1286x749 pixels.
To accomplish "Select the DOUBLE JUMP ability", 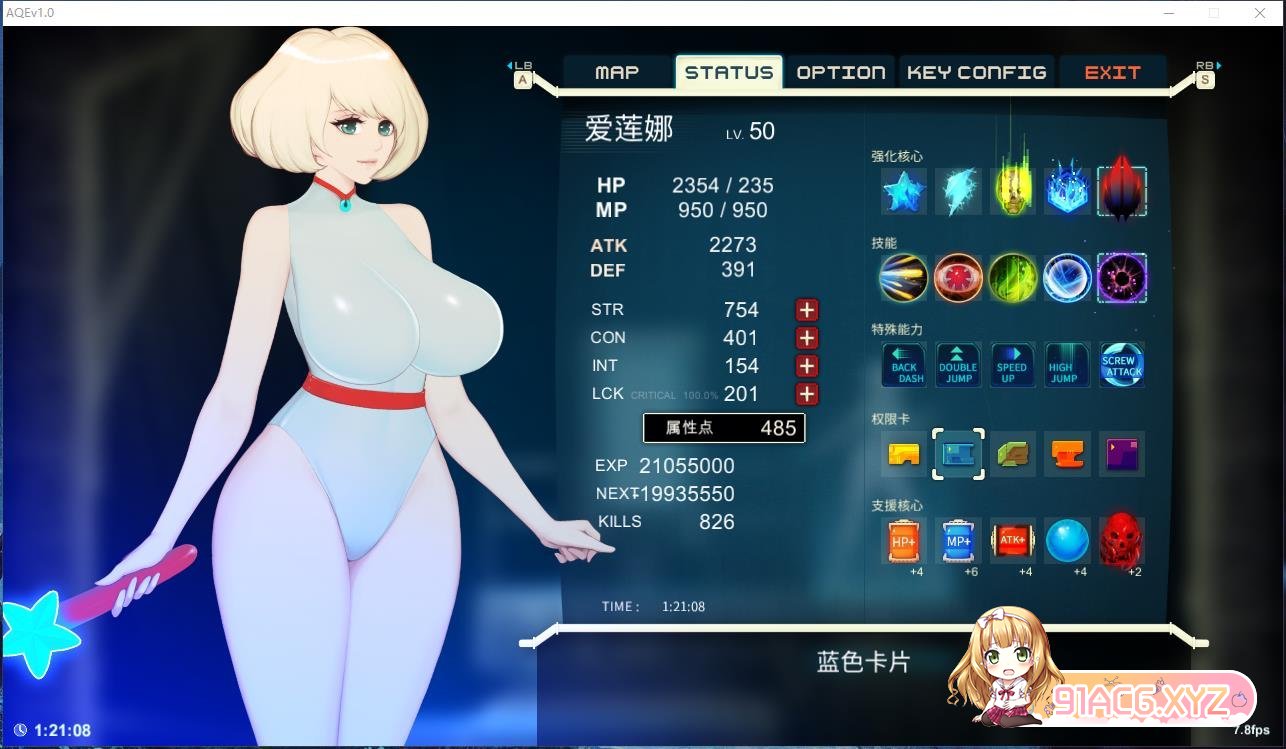I will [x=958, y=366].
